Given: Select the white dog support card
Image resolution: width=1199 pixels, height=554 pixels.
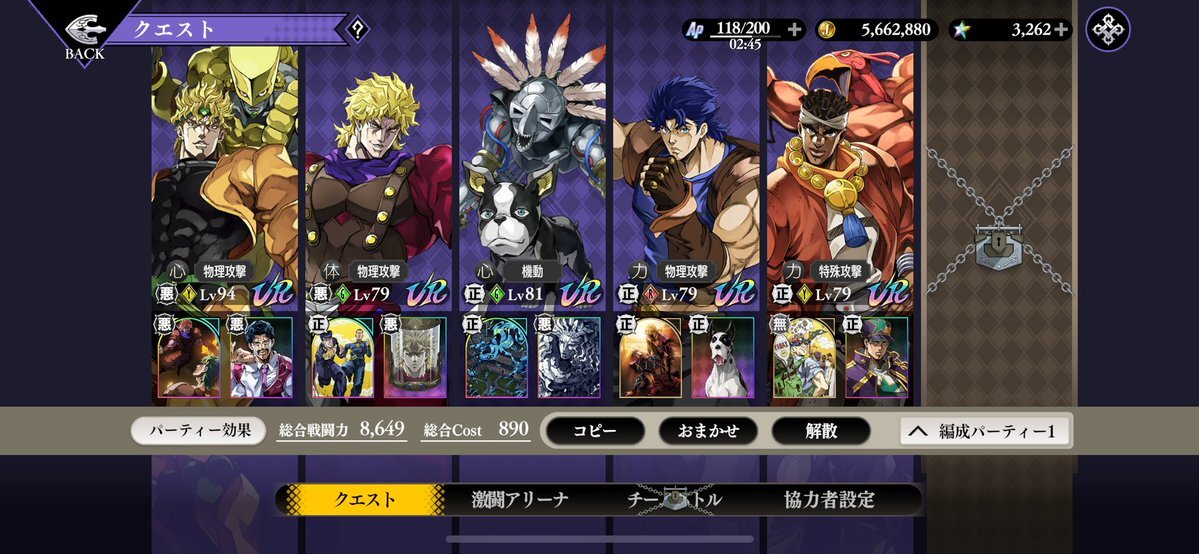Looking at the screenshot, I should click(722, 357).
